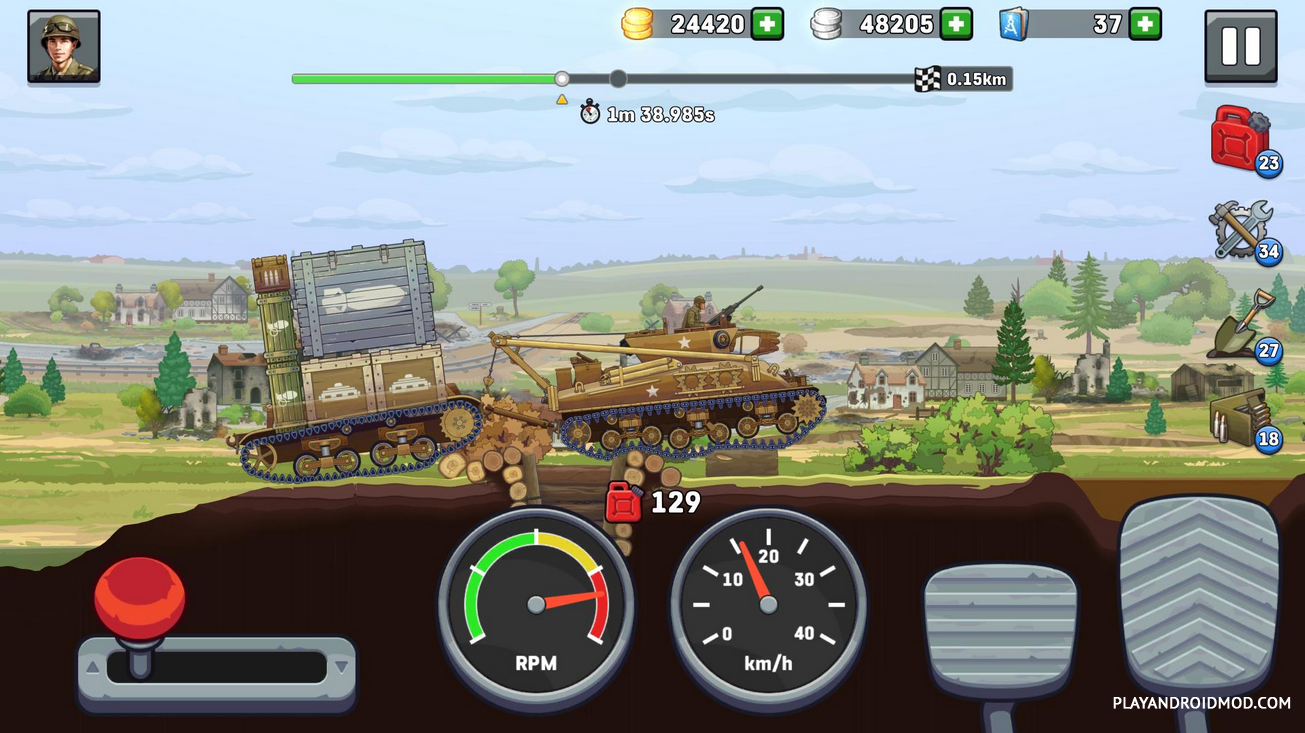The width and height of the screenshot is (1305, 733).
Task: Use the shovel item
Action: coord(1240,324)
